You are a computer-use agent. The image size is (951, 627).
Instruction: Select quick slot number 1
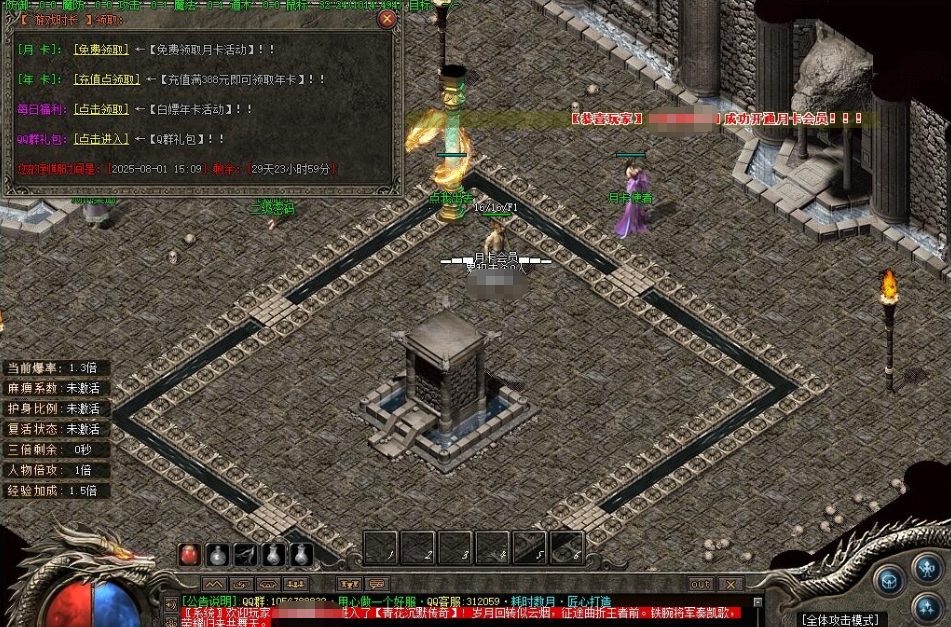click(380, 547)
